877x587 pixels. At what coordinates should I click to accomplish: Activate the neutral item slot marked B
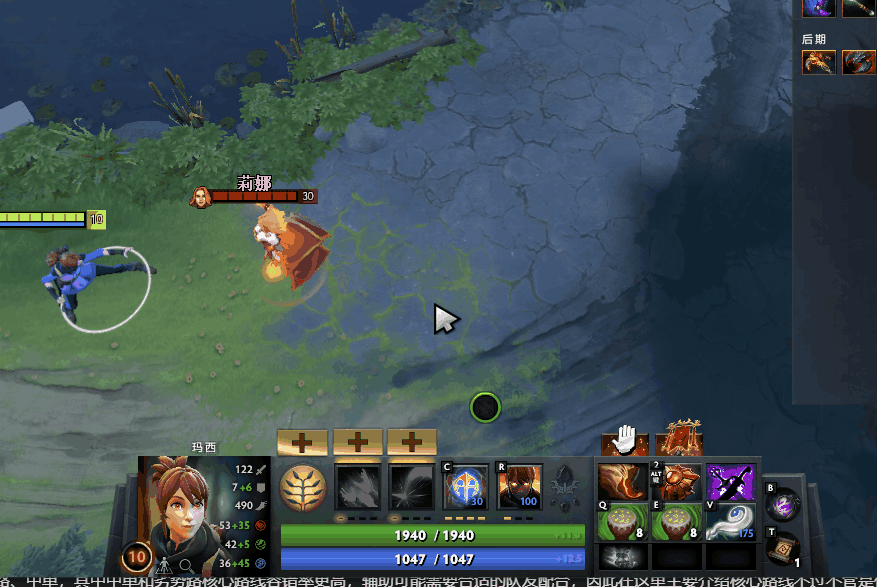click(784, 503)
